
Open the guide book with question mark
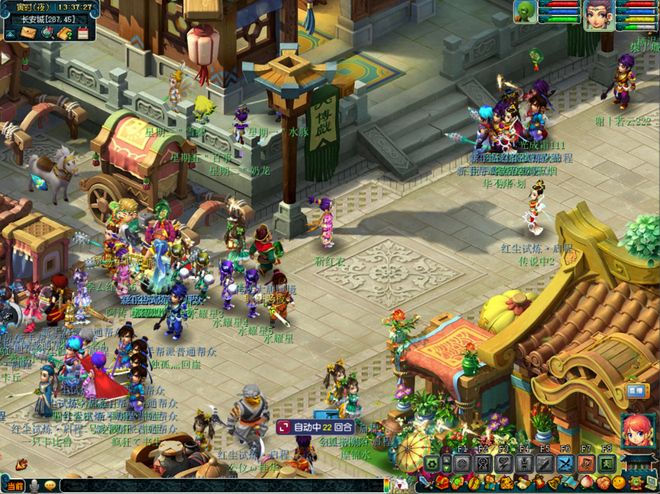pos(65,33)
